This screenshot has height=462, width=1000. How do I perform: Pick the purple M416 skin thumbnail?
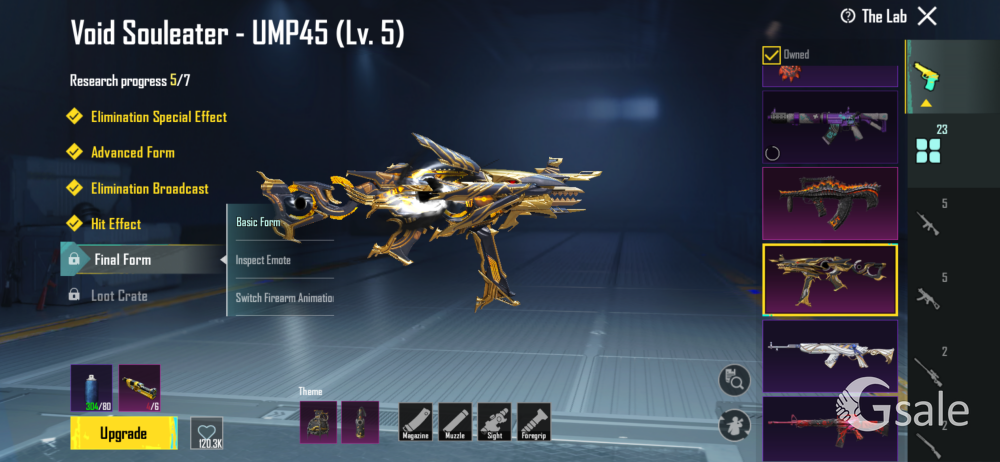click(x=830, y=126)
